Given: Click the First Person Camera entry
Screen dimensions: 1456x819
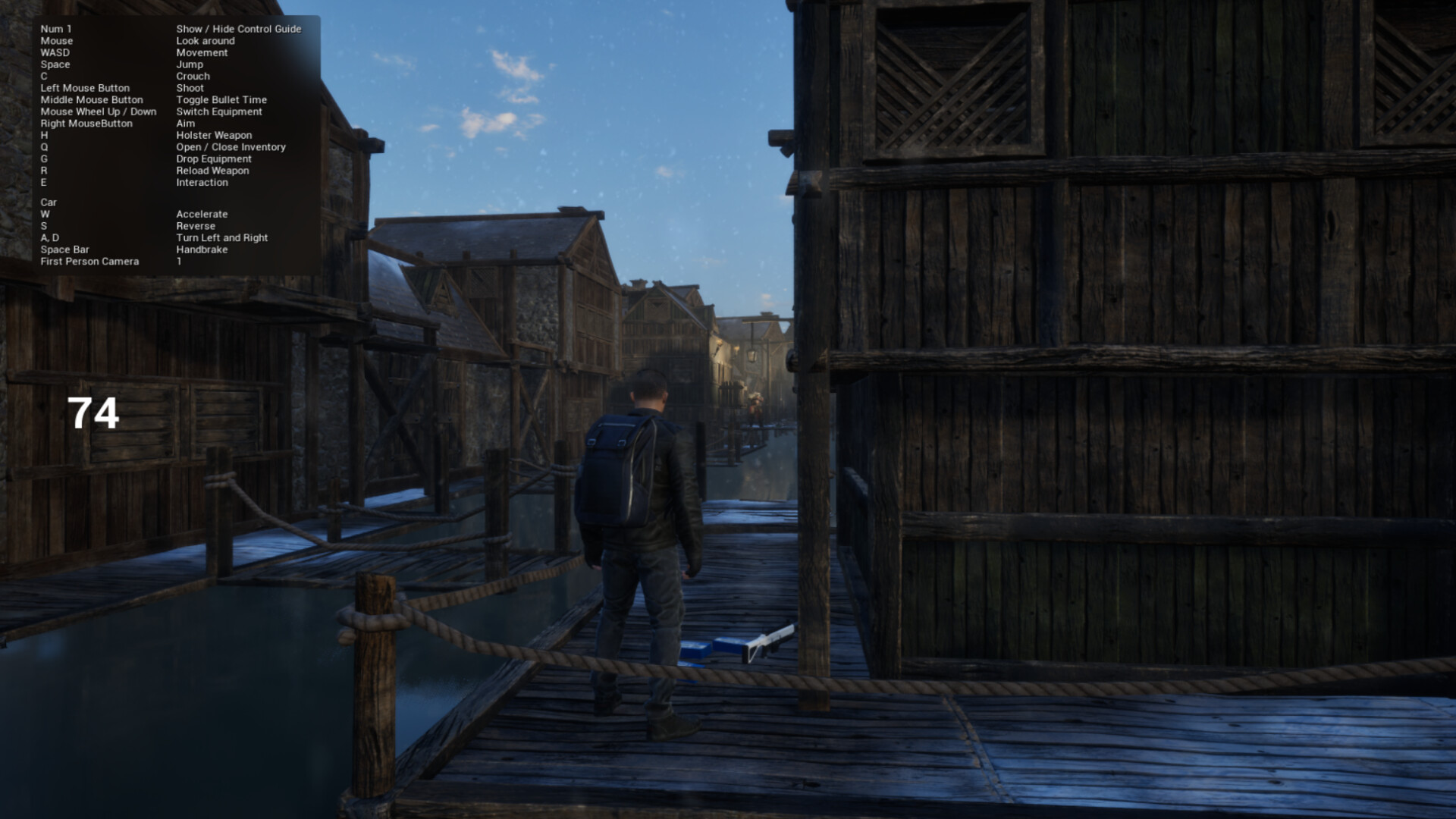Looking at the screenshot, I should click(90, 261).
